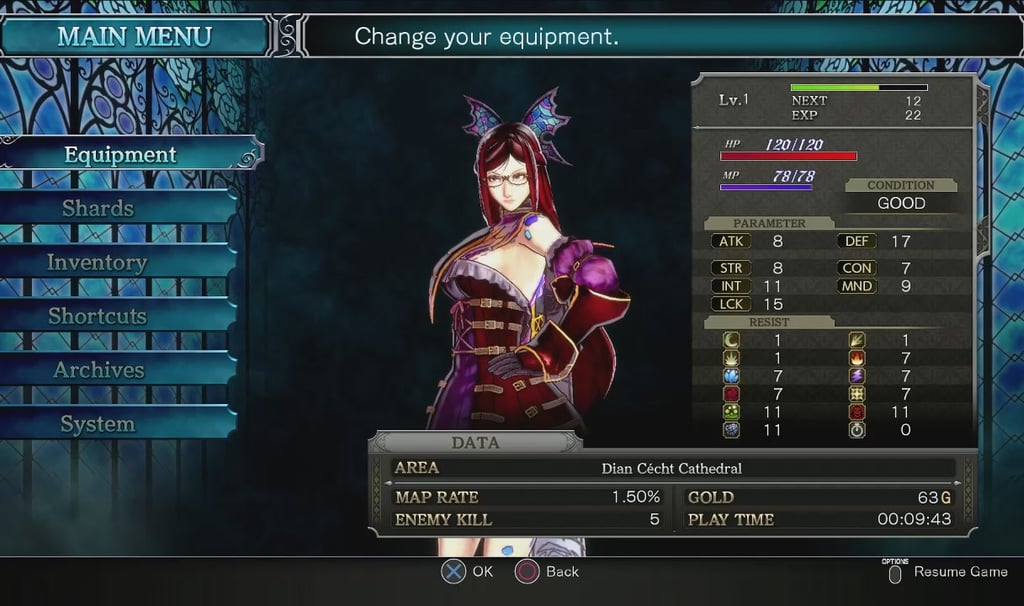Open the Equipment menu
The height and width of the screenshot is (606, 1024).
coord(120,155)
